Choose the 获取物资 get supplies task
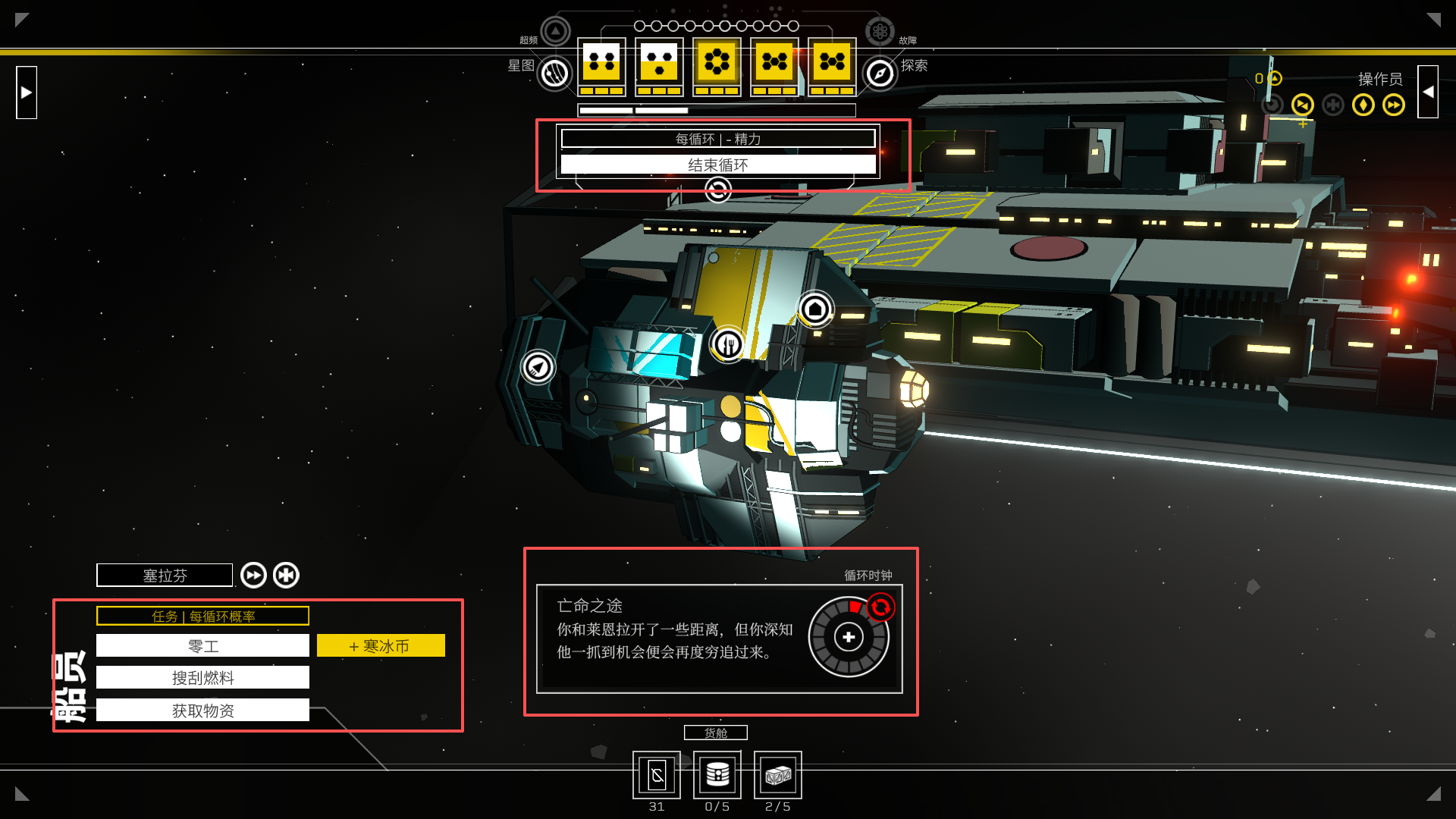 (202, 711)
